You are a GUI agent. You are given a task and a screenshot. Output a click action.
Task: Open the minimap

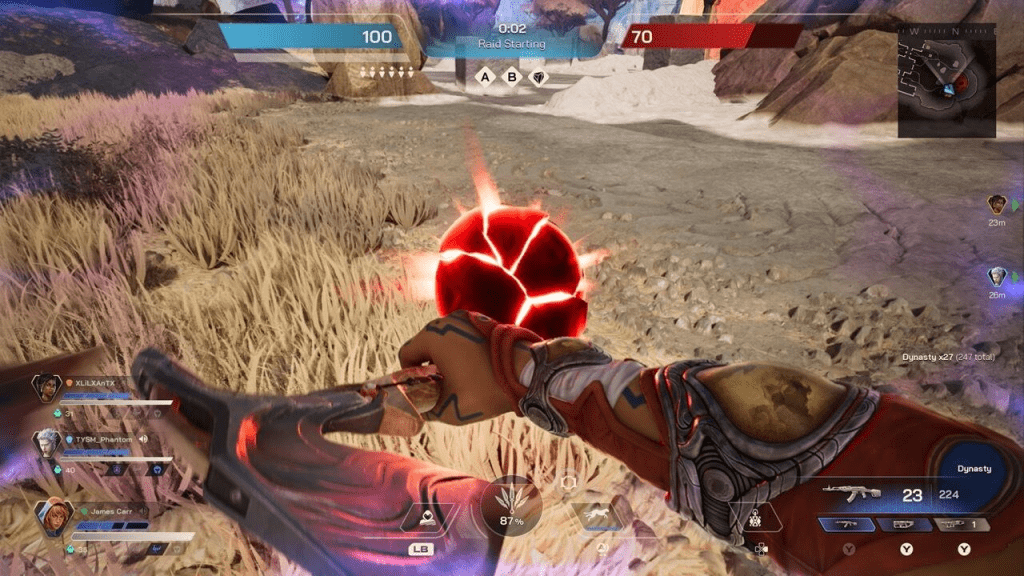pos(946,78)
